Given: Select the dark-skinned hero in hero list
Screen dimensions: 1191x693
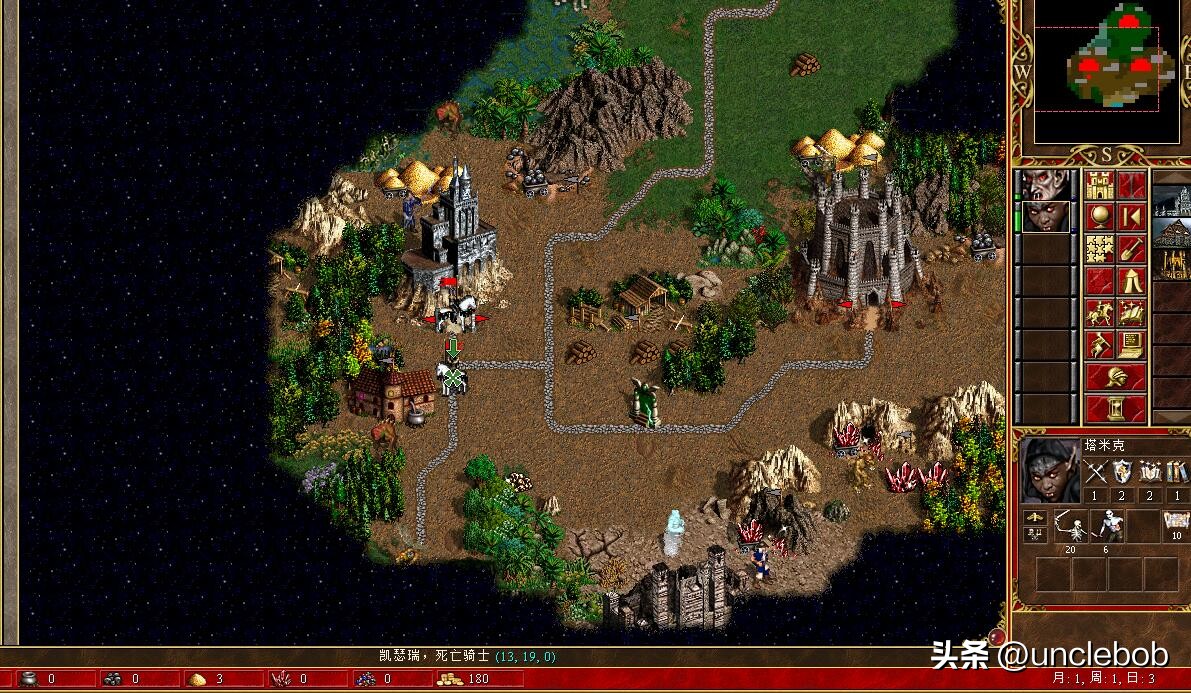Looking at the screenshot, I should pyautogui.click(x=1044, y=217).
